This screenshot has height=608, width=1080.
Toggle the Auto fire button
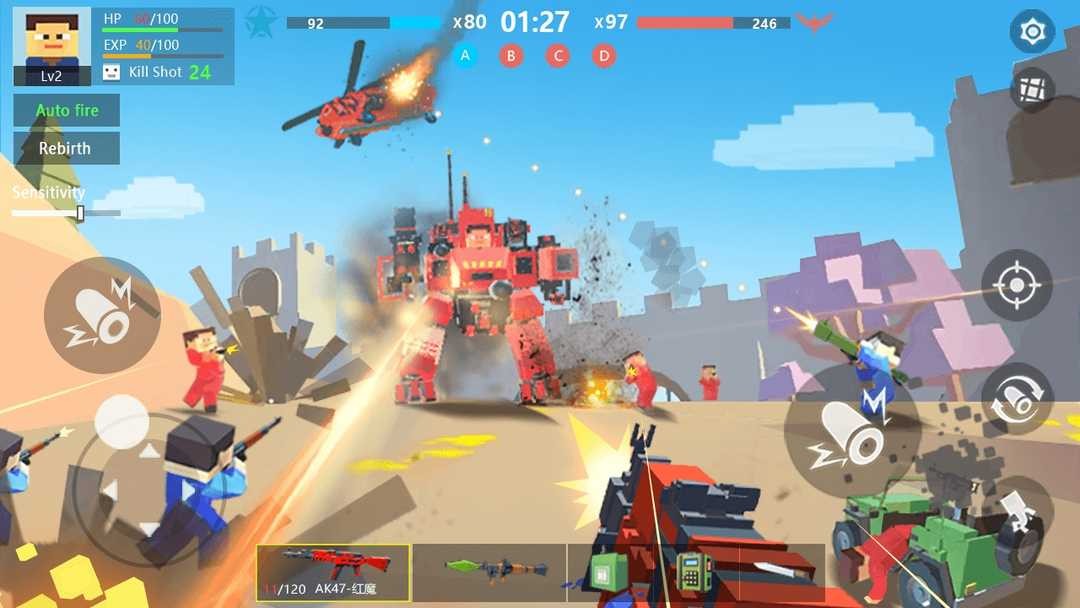66,110
